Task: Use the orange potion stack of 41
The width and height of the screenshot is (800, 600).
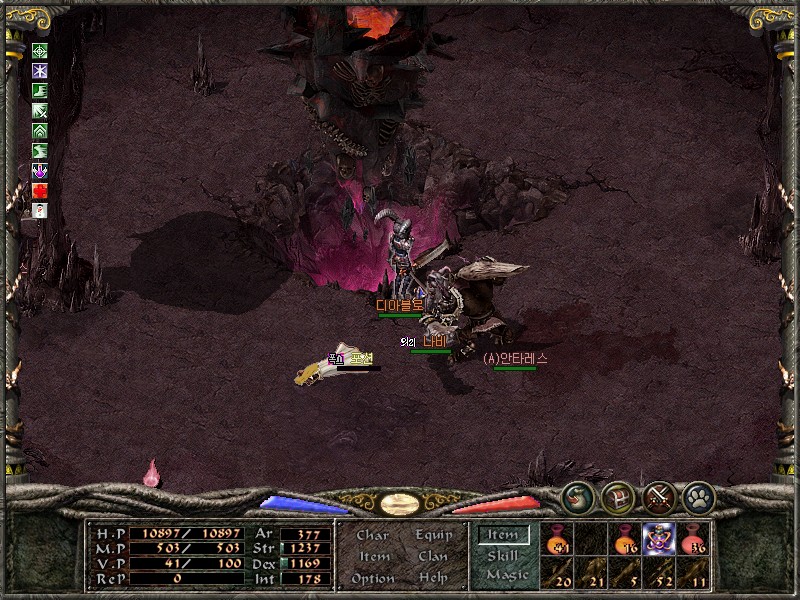Action: click(x=556, y=538)
